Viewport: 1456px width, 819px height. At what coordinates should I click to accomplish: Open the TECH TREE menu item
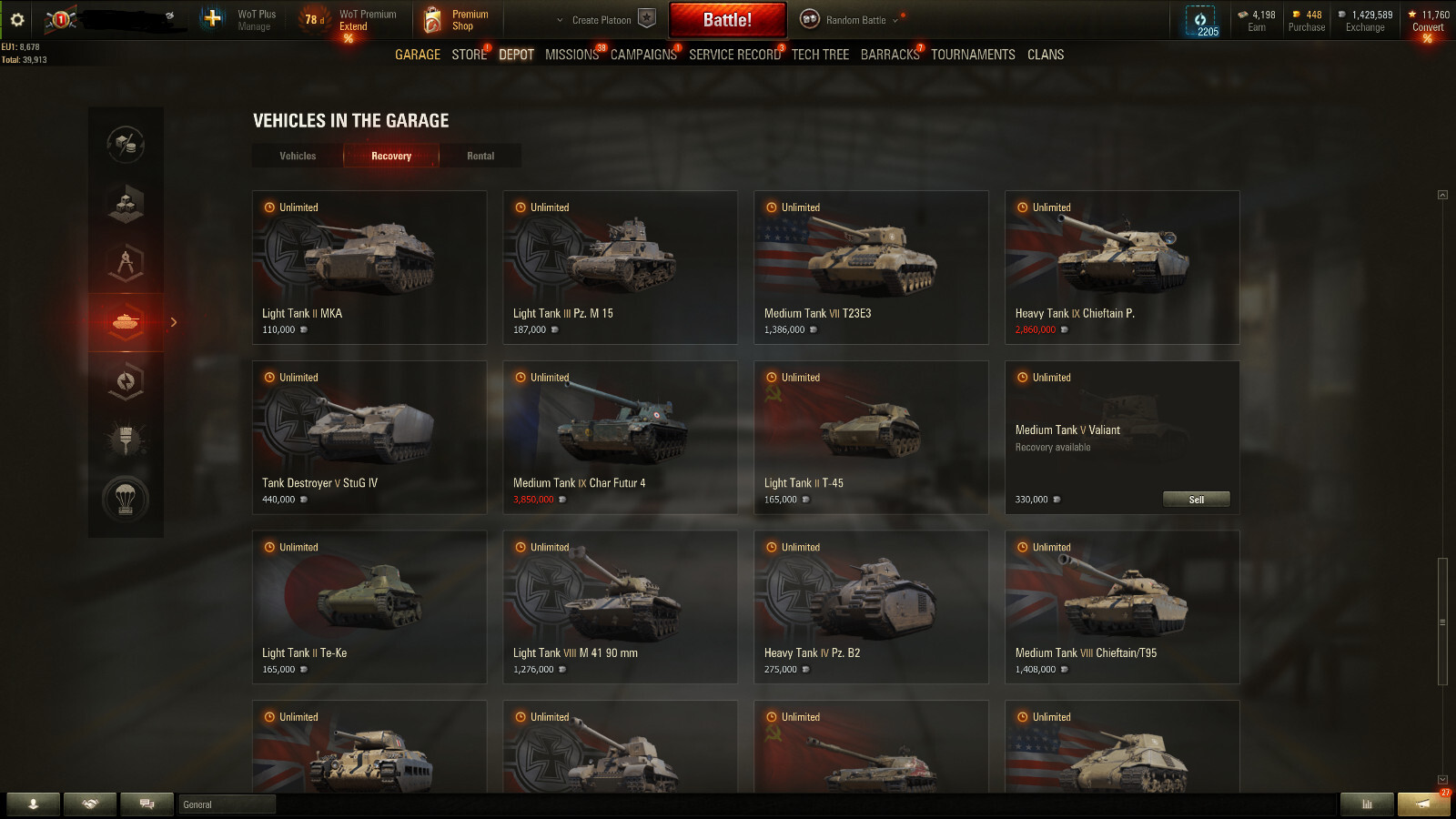819,55
